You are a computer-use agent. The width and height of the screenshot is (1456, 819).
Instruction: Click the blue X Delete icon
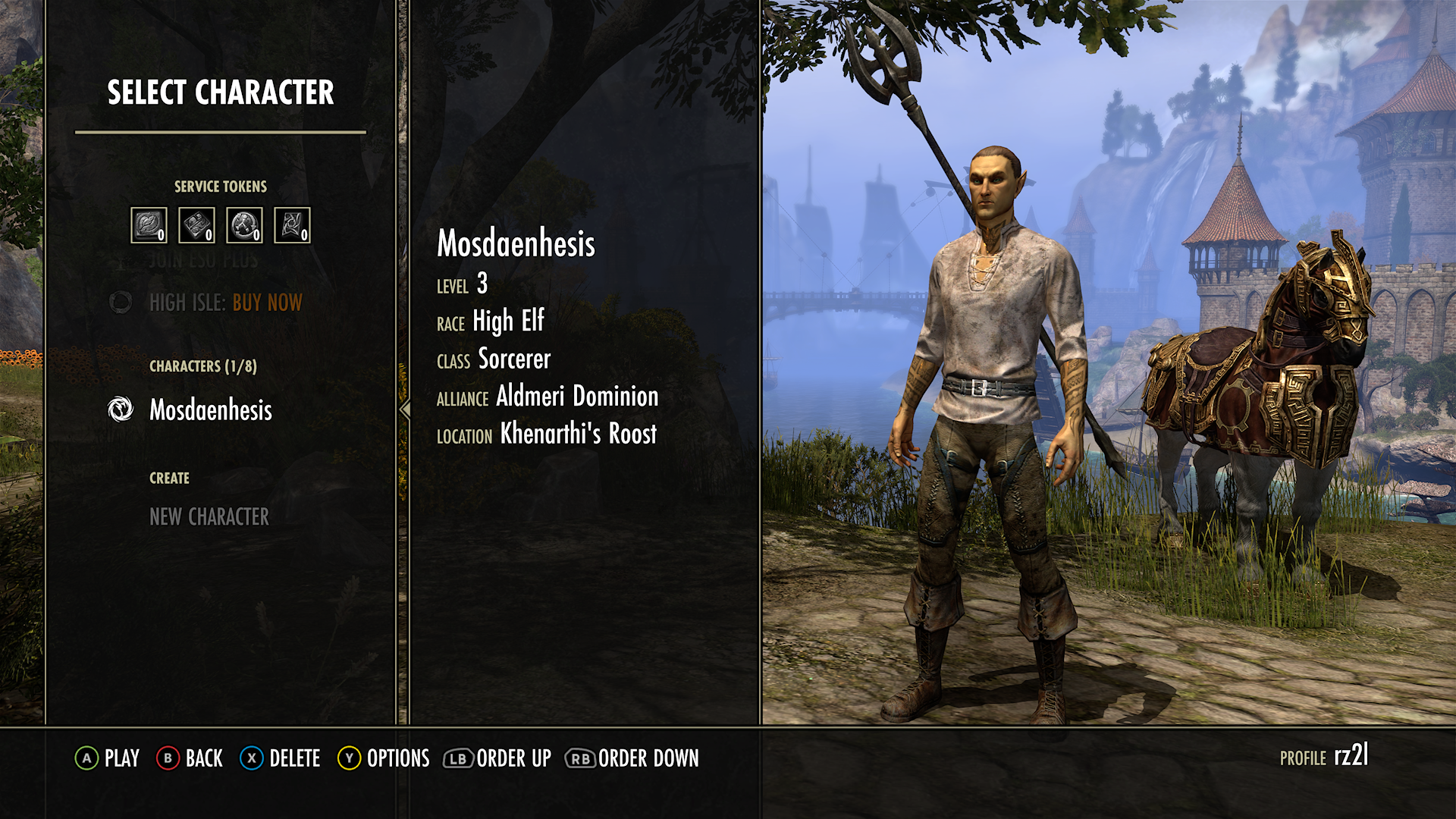[250, 758]
